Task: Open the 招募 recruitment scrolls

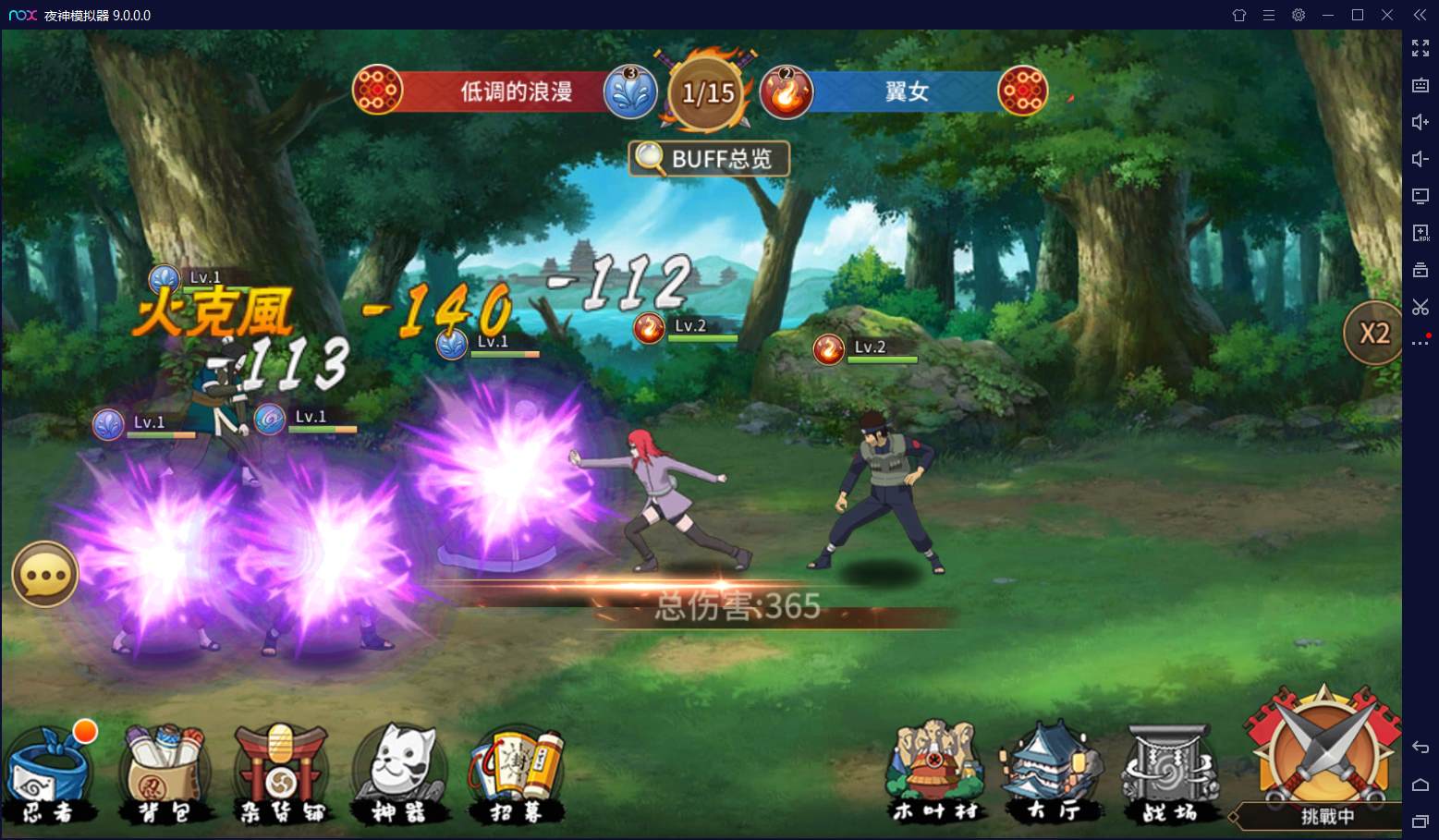Action: 517,774
